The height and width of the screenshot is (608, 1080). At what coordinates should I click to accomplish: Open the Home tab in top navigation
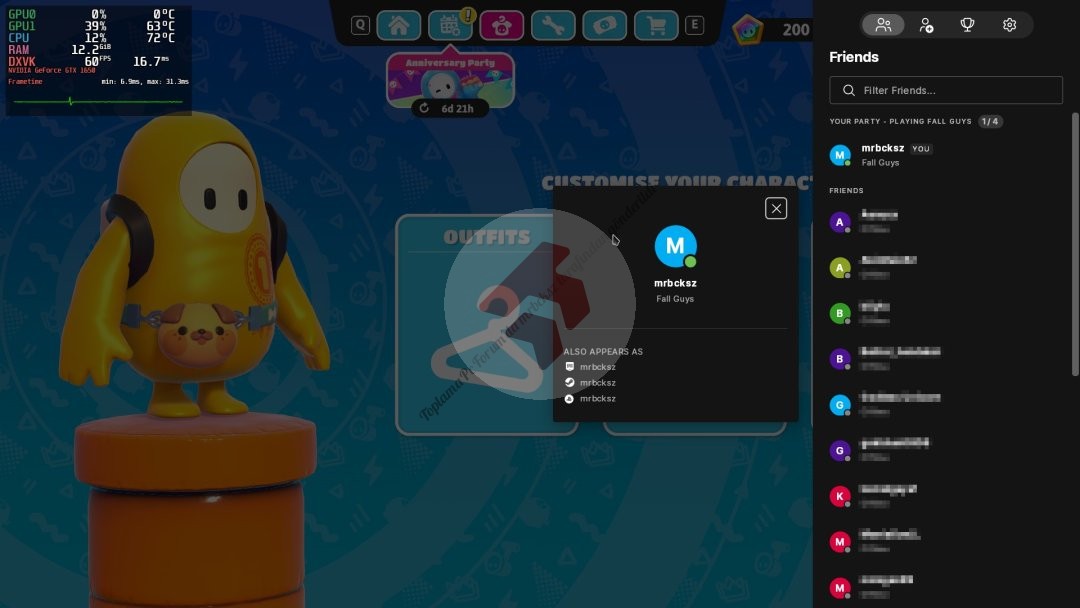[x=398, y=25]
